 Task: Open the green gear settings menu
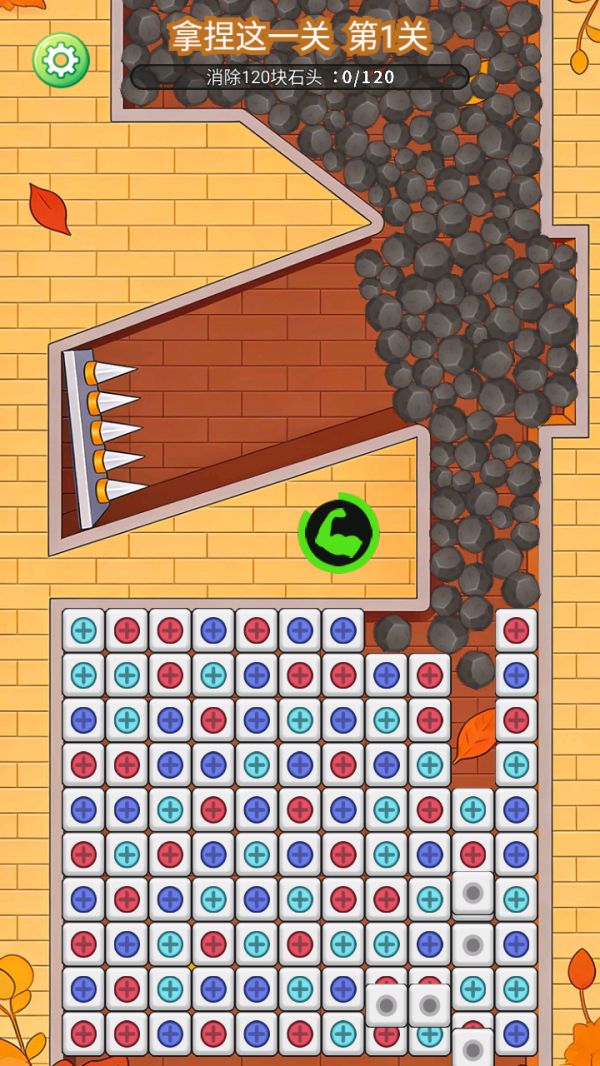click(x=61, y=60)
